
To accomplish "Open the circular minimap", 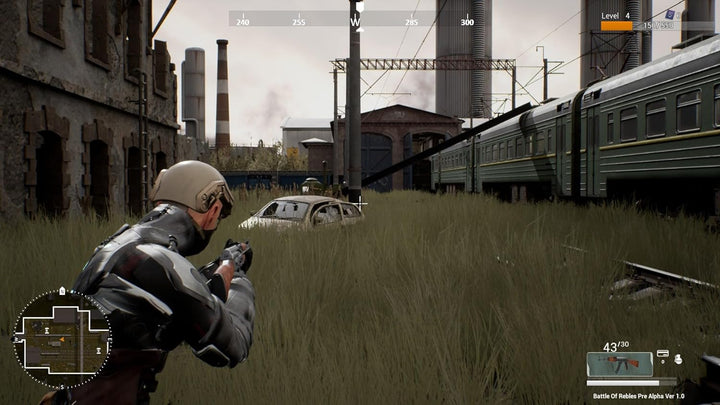I will point(62,339).
